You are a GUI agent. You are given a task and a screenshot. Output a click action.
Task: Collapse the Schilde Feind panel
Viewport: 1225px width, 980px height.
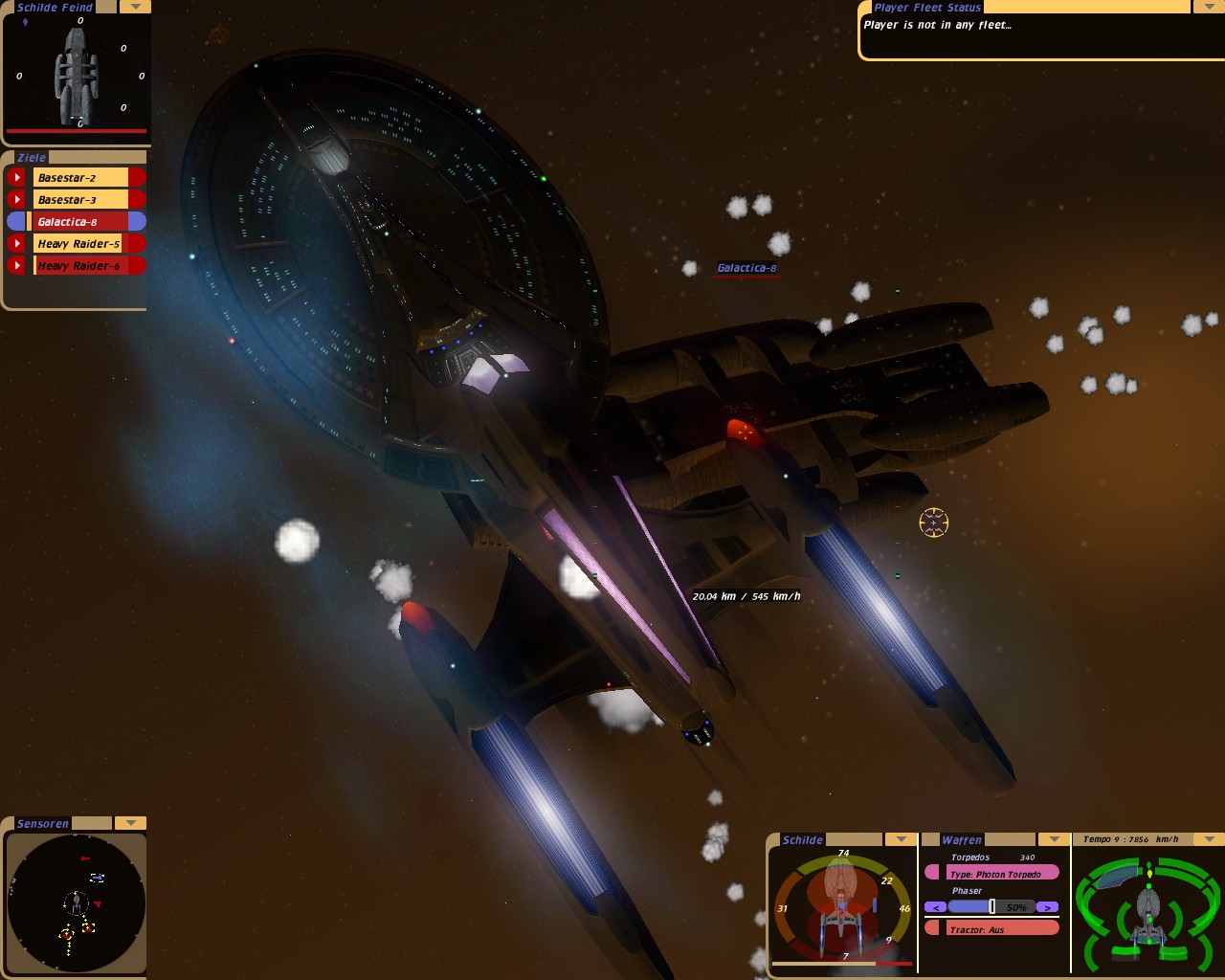click(135, 7)
